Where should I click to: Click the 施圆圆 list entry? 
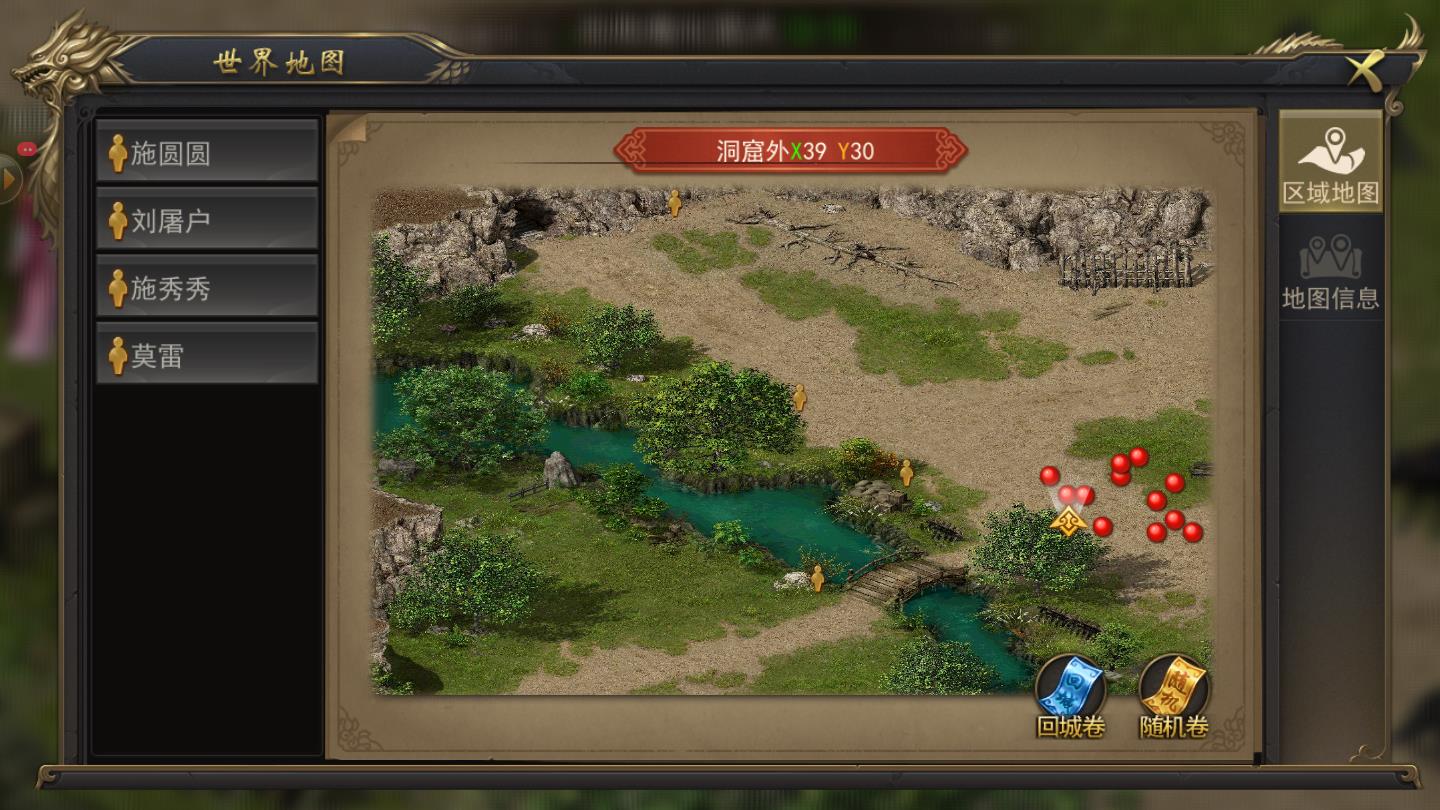207,148
